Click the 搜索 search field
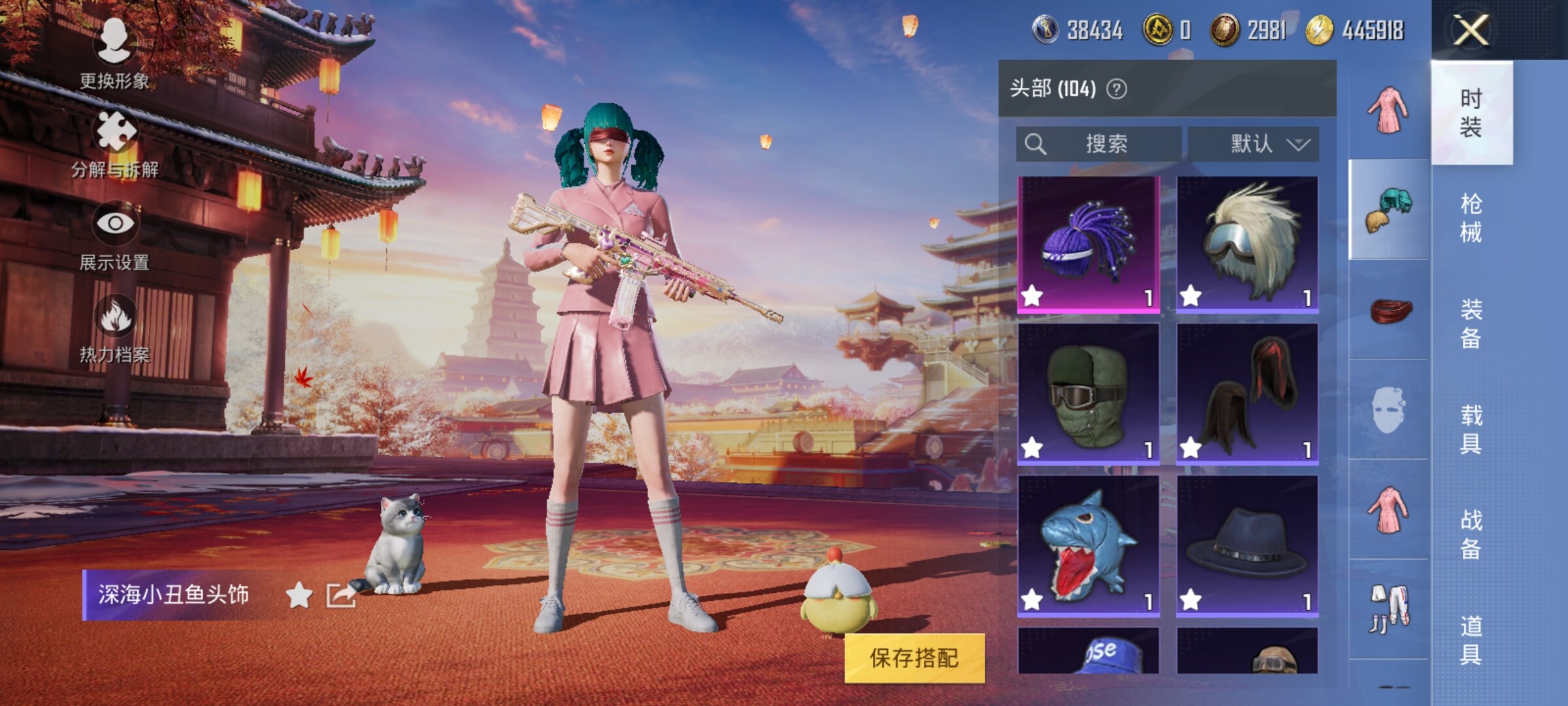 coord(1099,144)
